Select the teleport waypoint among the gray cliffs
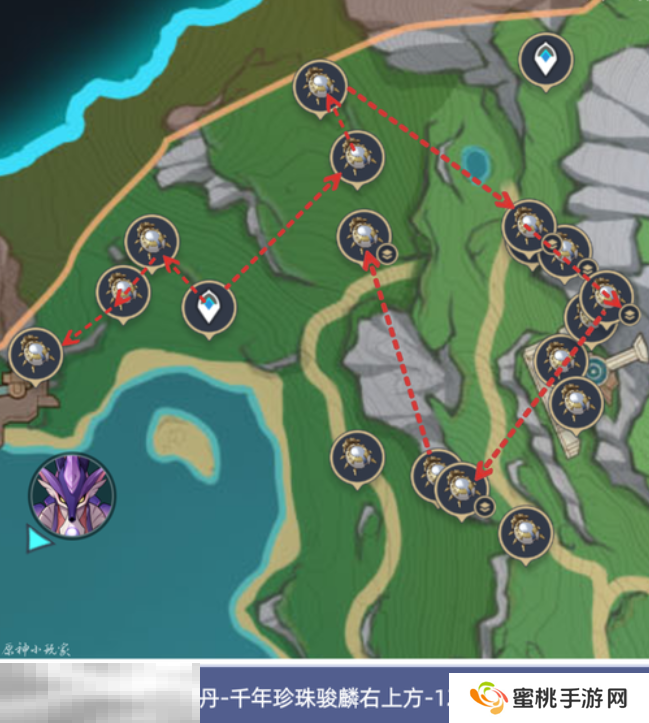Image resolution: width=649 pixels, height=723 pixels. [545, 60]
